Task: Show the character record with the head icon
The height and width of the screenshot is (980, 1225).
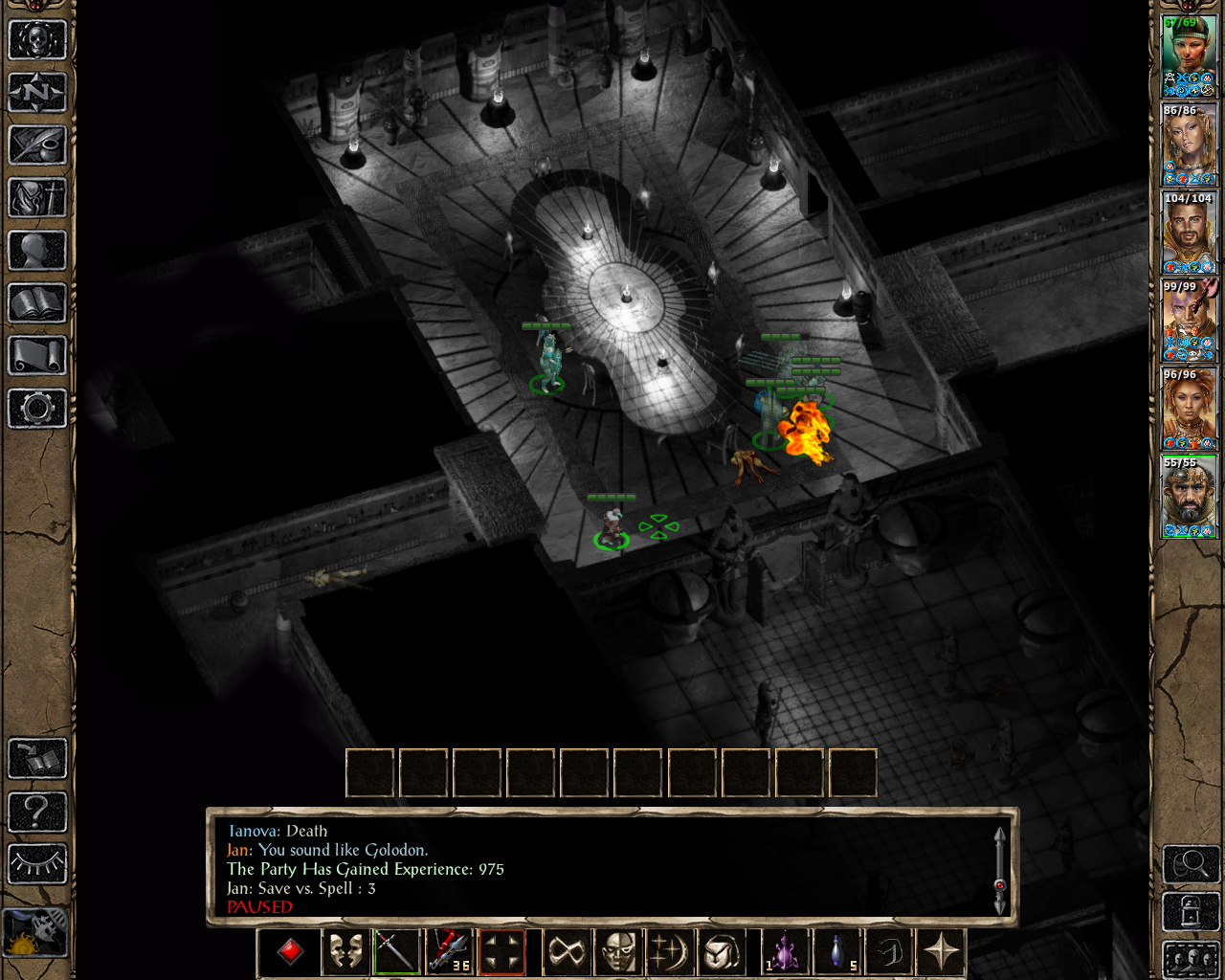Action: point(37,251)
